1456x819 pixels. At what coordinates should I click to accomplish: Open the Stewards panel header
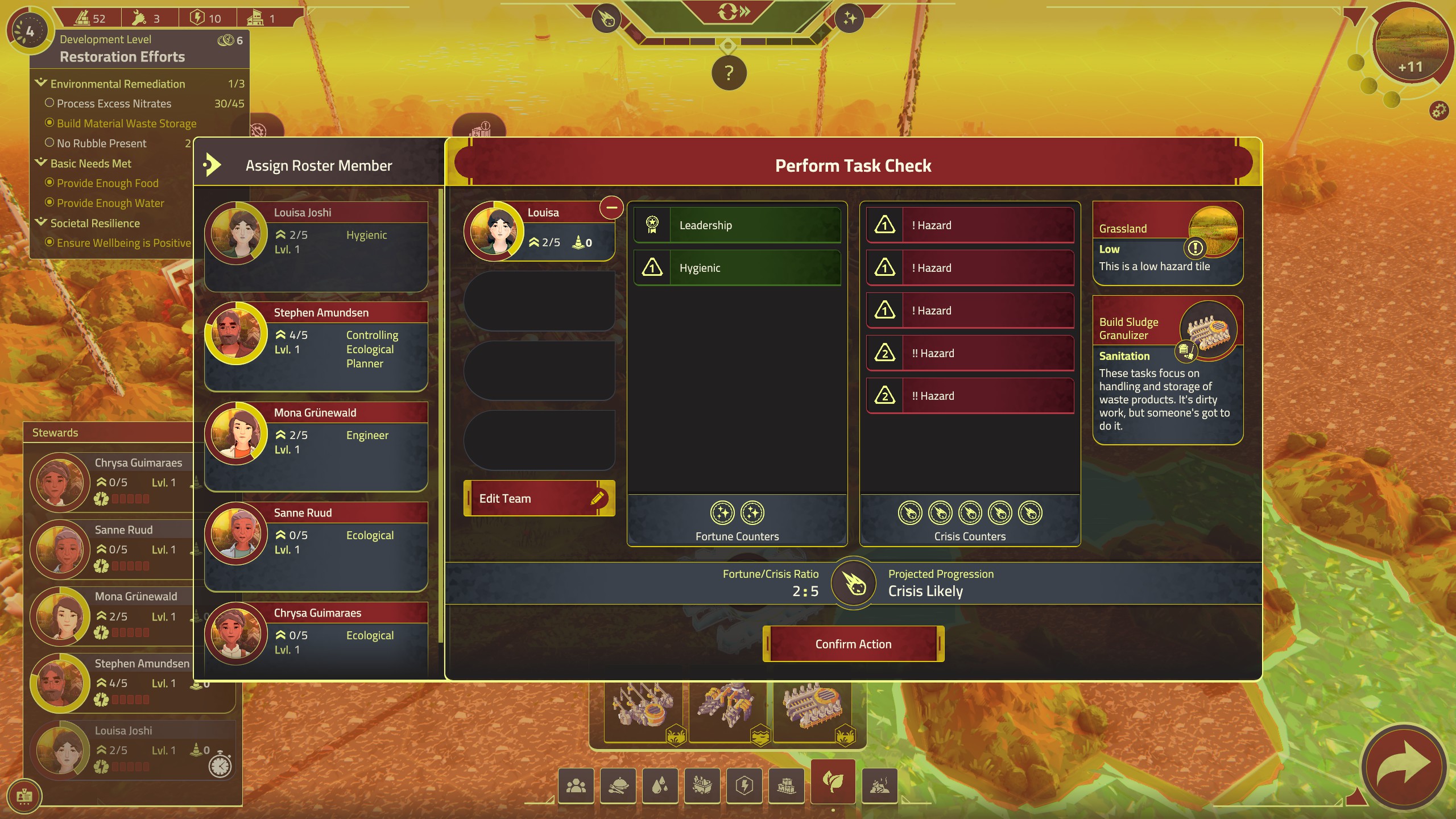(x=55, y=432)
